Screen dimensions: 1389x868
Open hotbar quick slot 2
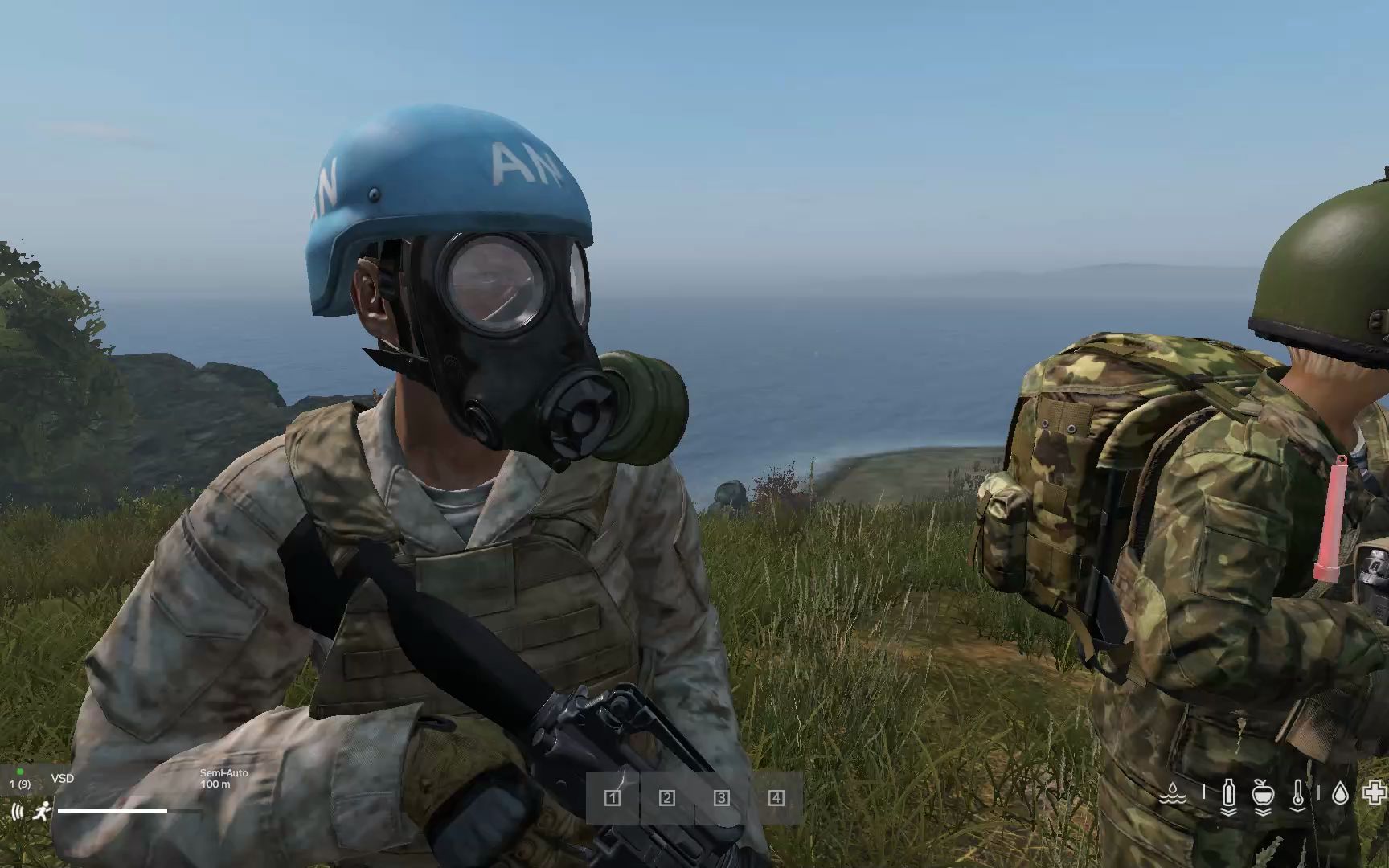coord(666,800)
